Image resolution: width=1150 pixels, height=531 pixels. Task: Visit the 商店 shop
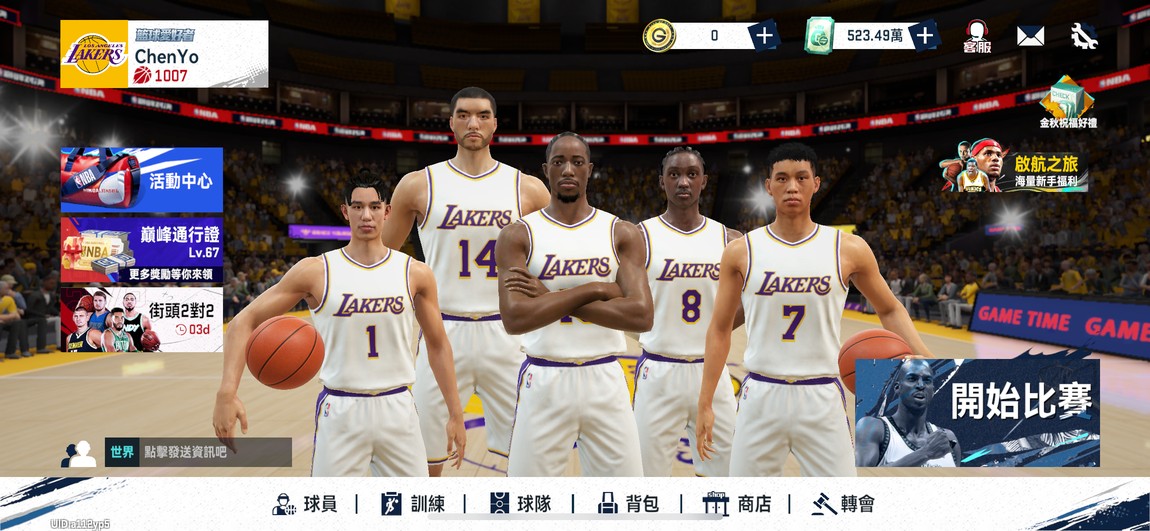[x=738, y=504]
